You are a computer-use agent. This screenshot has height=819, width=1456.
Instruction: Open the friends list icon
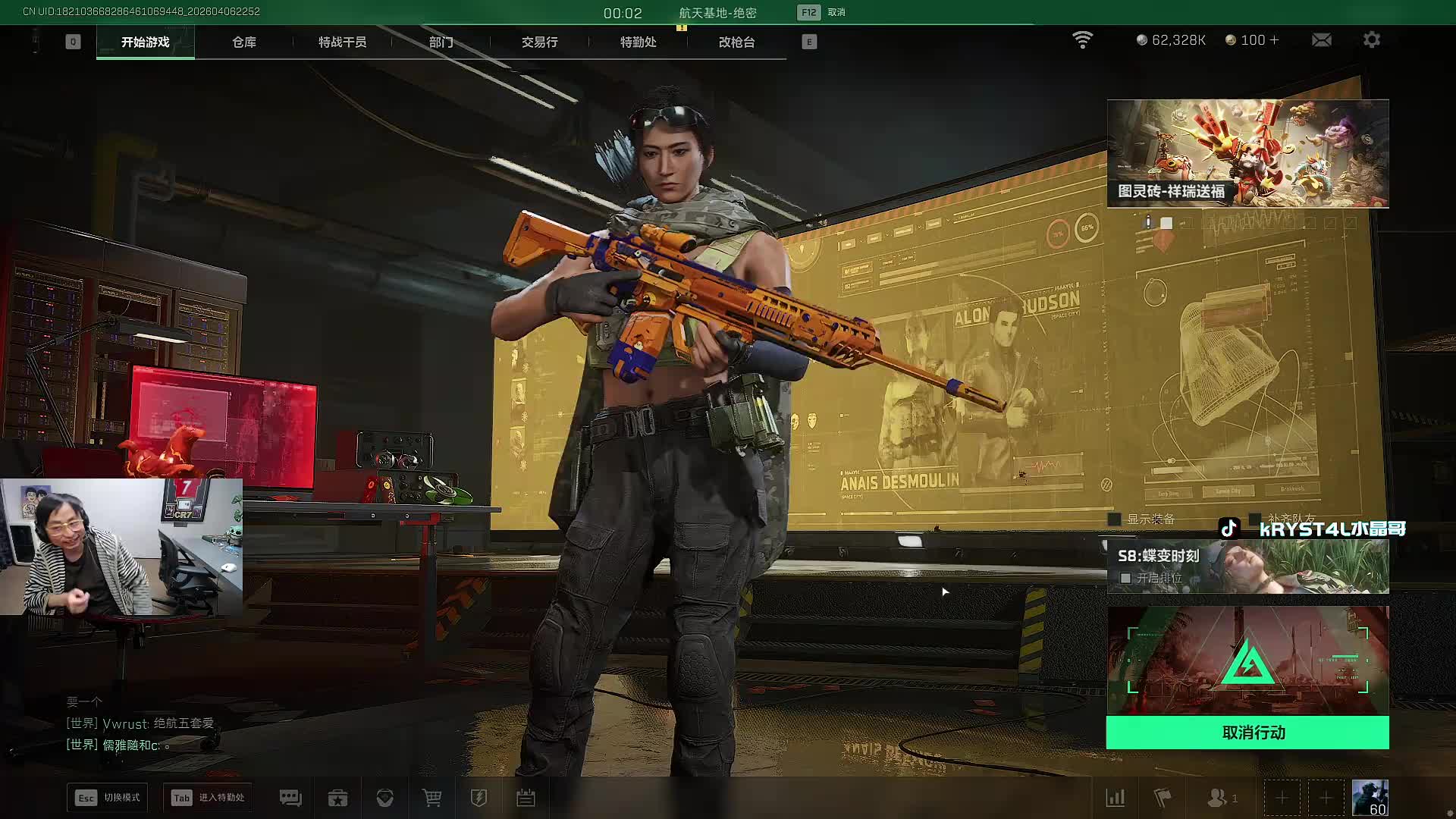pos(1219,798)
